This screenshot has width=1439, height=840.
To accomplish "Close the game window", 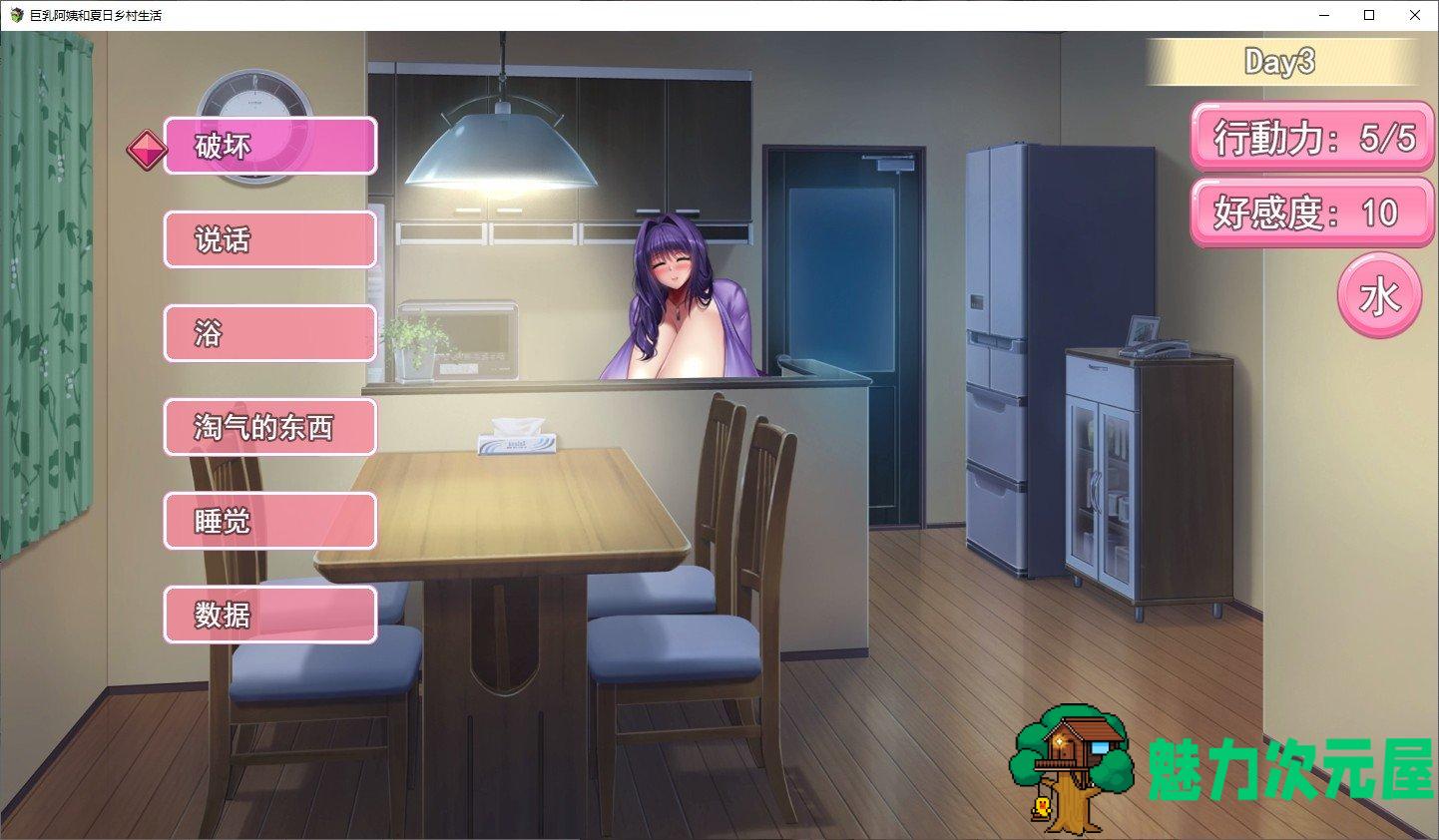I will (1414, 15).
